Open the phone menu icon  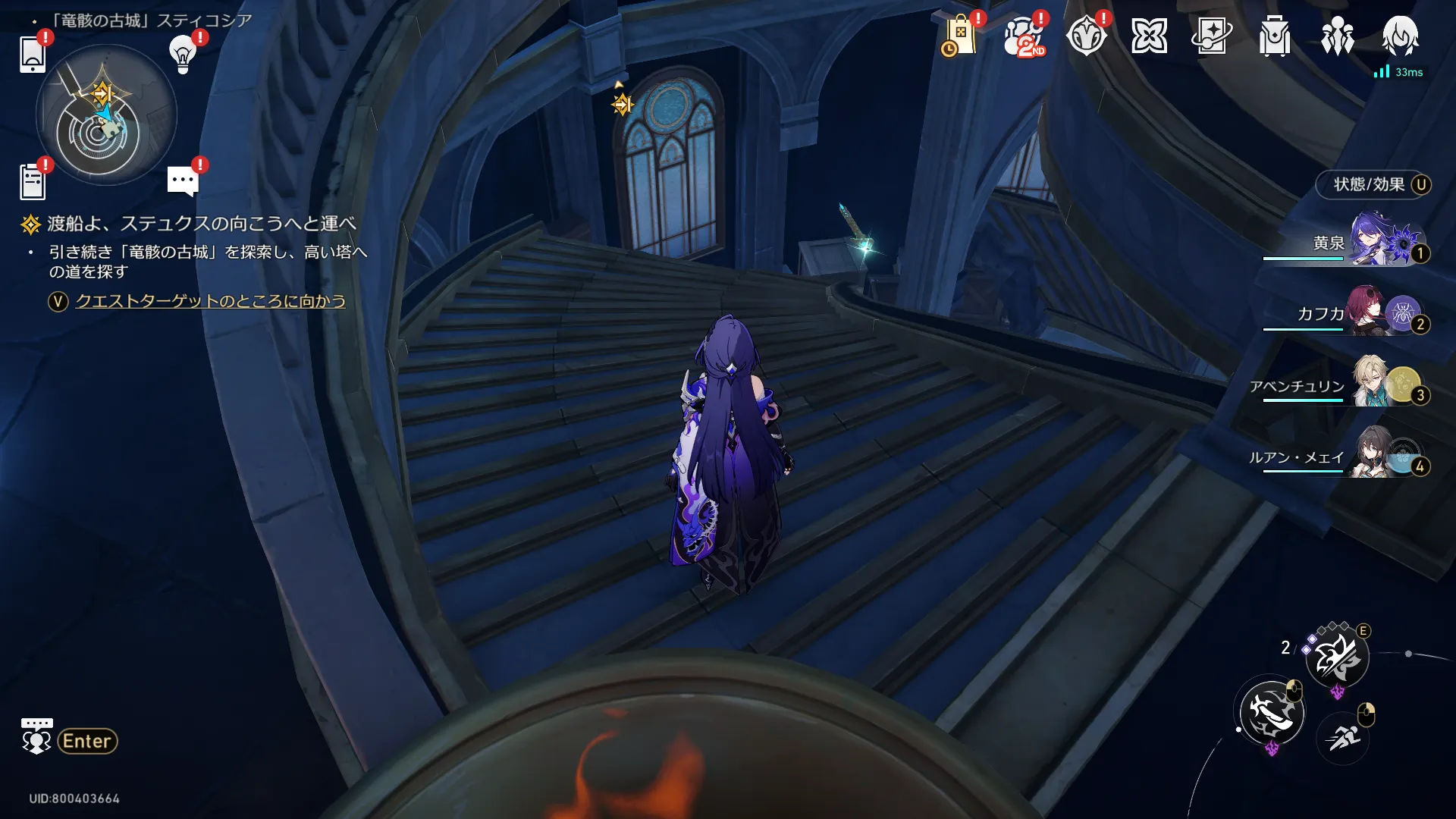click(x=33, y=54)
